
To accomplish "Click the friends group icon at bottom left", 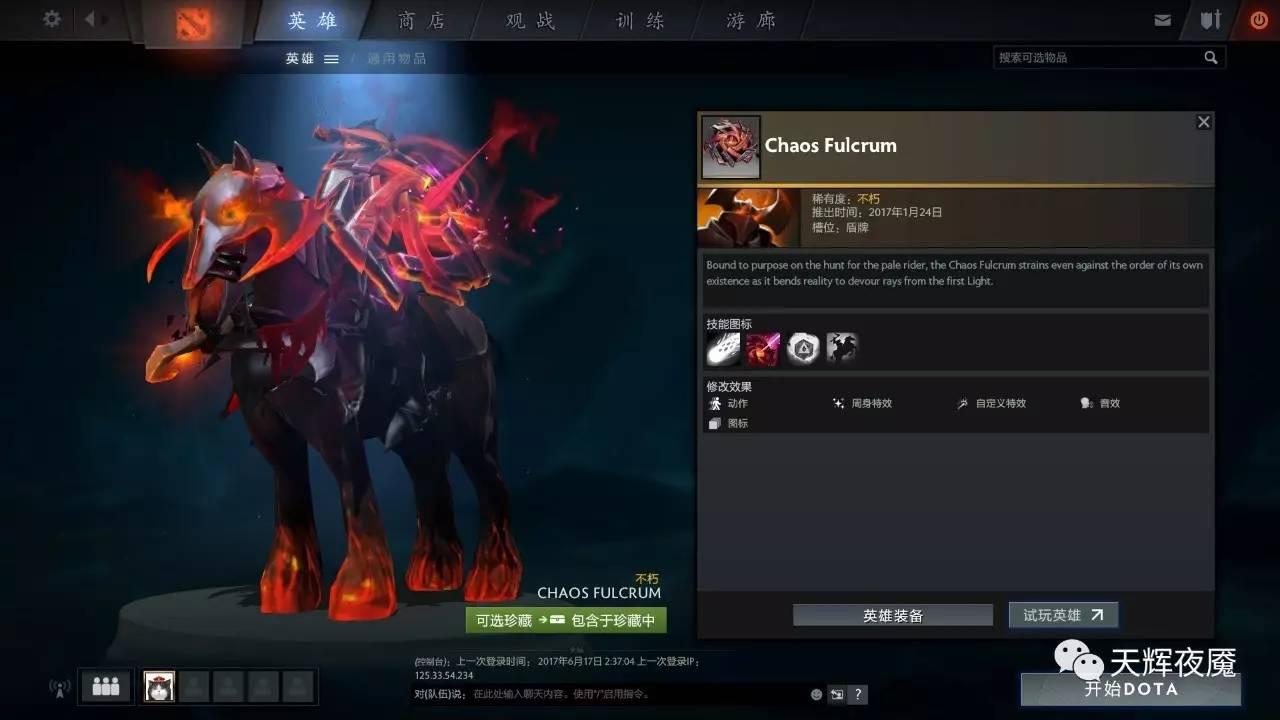I will (x=105, y=686).
